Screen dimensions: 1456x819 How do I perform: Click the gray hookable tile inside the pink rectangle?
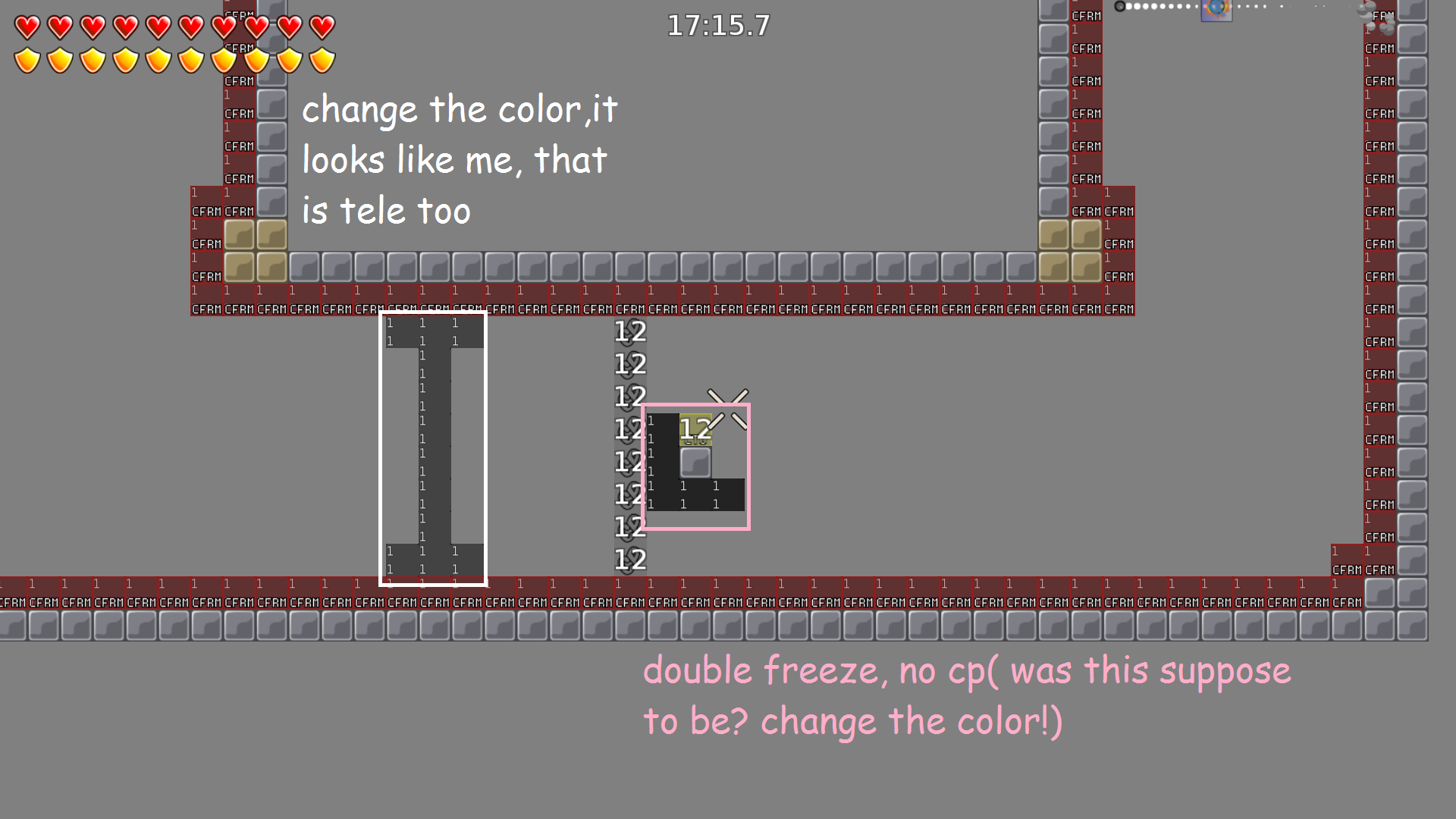click(x=694, y=461)
